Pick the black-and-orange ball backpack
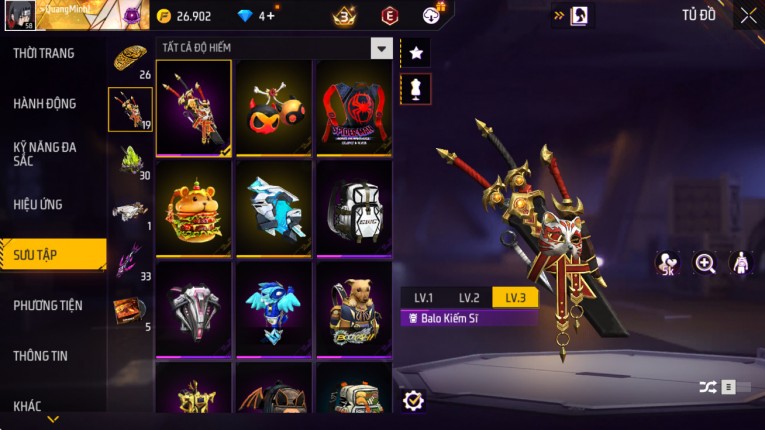Viewport: 765px width, 430px height. tap(274, 108)
